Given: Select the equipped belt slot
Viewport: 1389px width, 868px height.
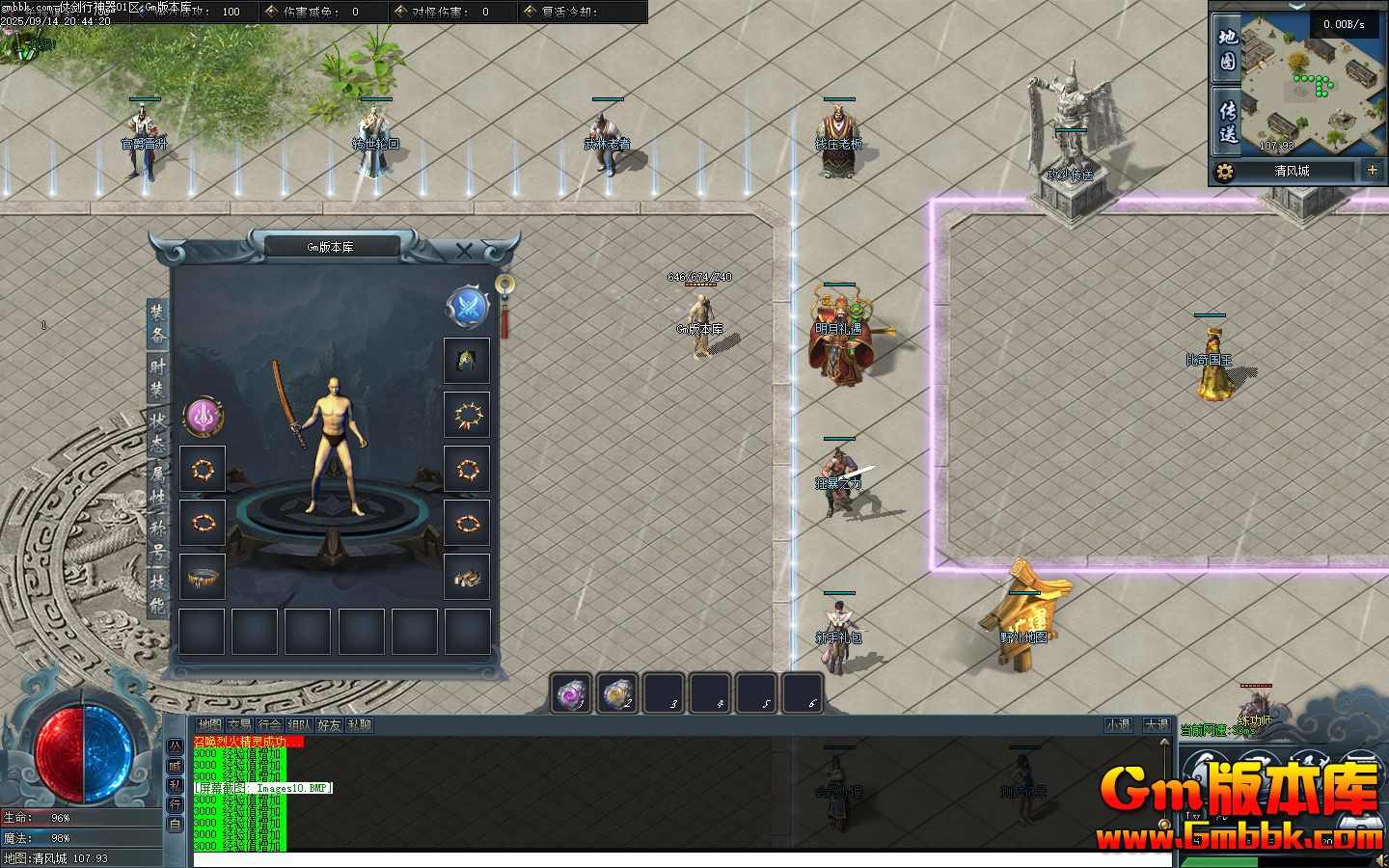Looking at the screenshot, I should pyautogui.click(x=203, y=577).
